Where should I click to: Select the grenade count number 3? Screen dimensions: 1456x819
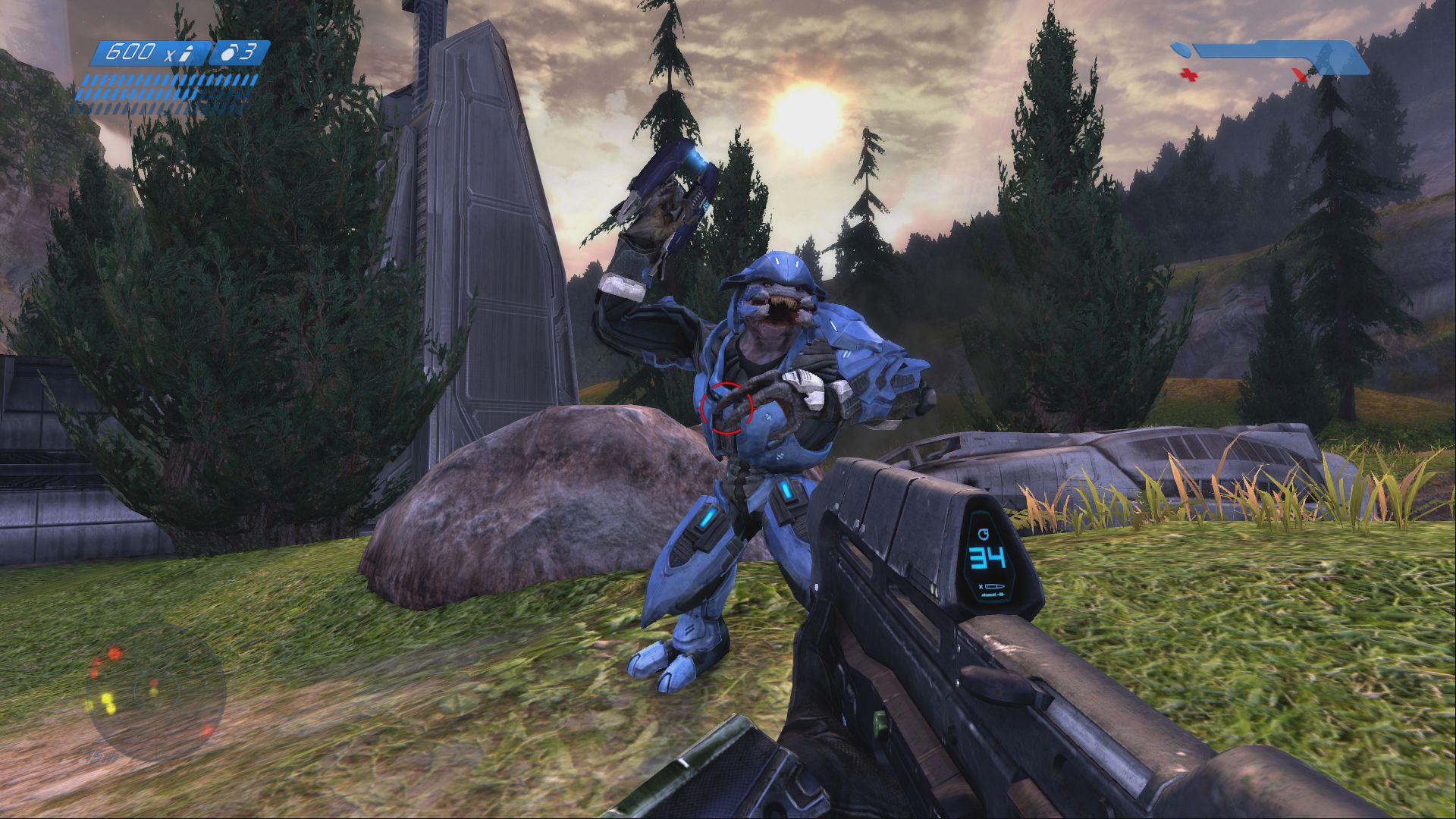click(250, 51)
